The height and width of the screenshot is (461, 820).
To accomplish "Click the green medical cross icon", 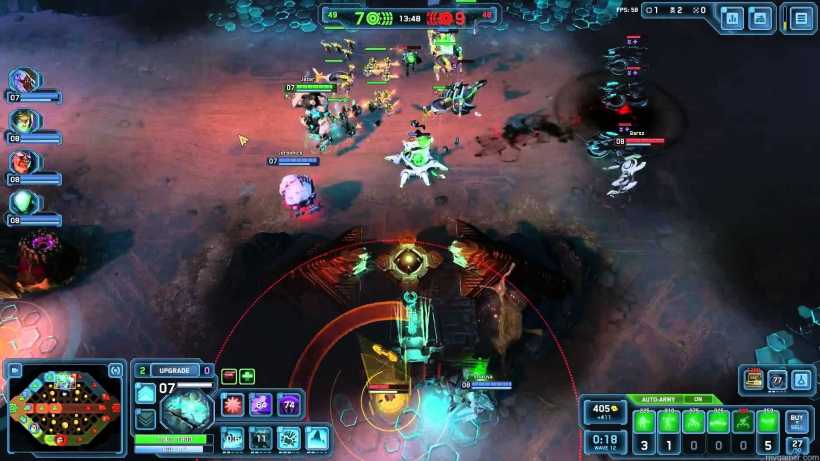I will point(247,376).
